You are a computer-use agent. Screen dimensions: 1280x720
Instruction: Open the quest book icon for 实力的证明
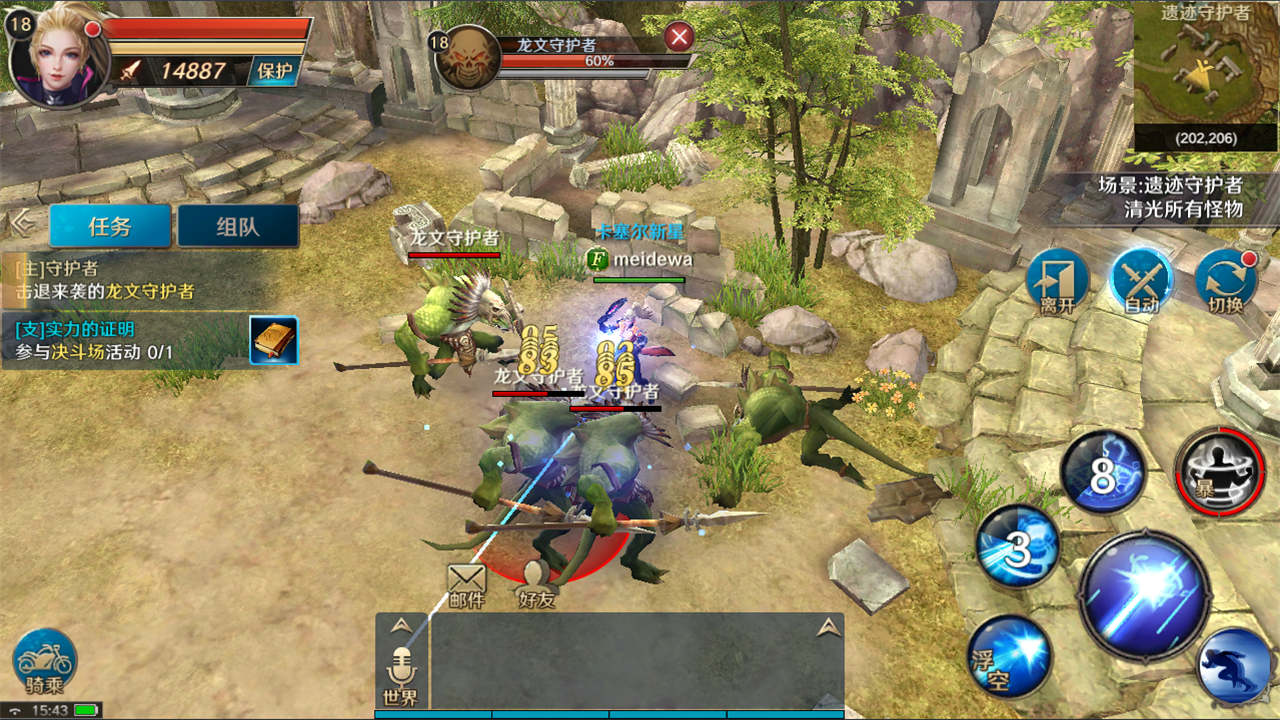273,341
